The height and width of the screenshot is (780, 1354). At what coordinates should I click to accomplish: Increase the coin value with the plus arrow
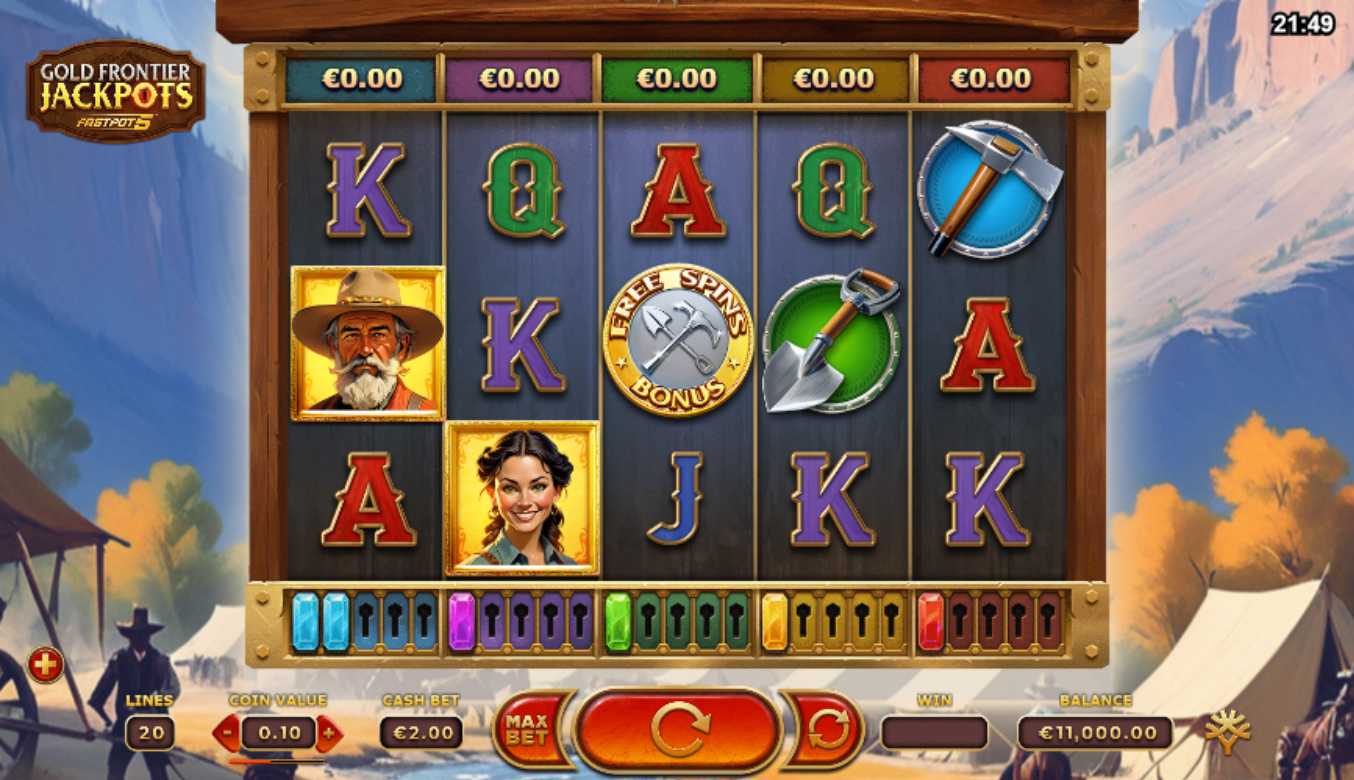pos(329,733)
